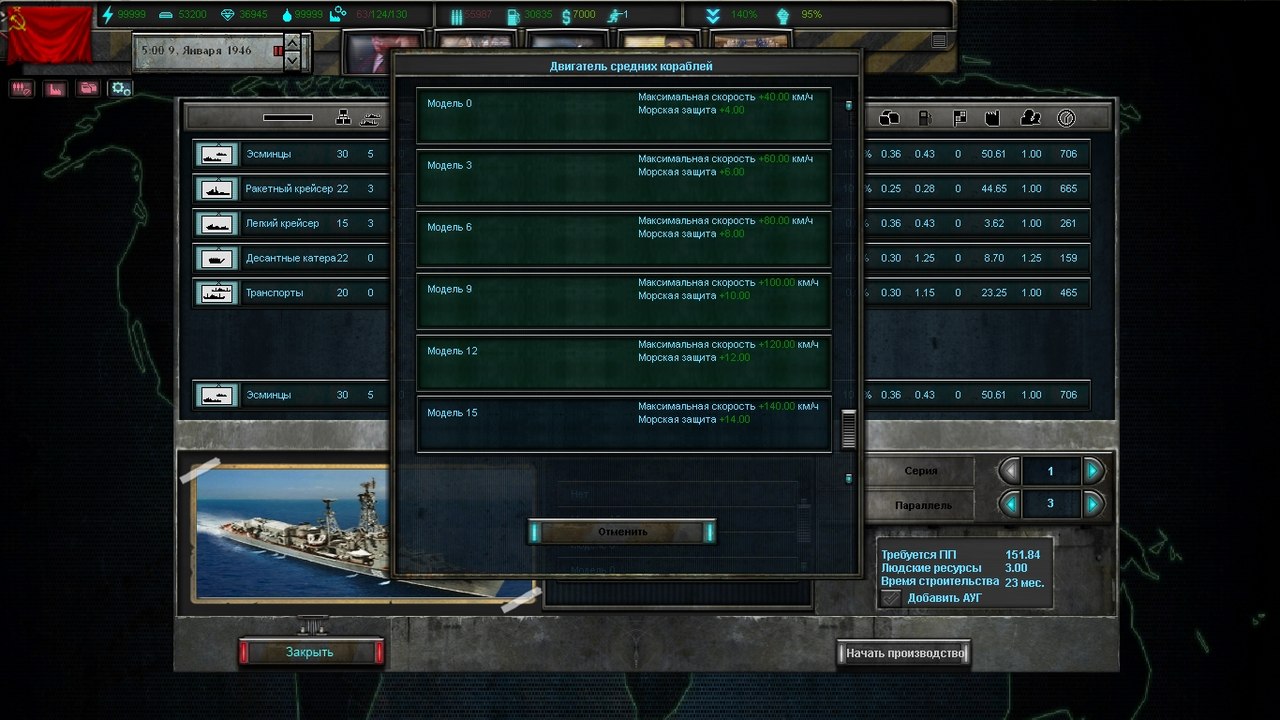
Task: Pick the Модель 6 engine option
Action: pyautogui.click(x=623, y=239)
